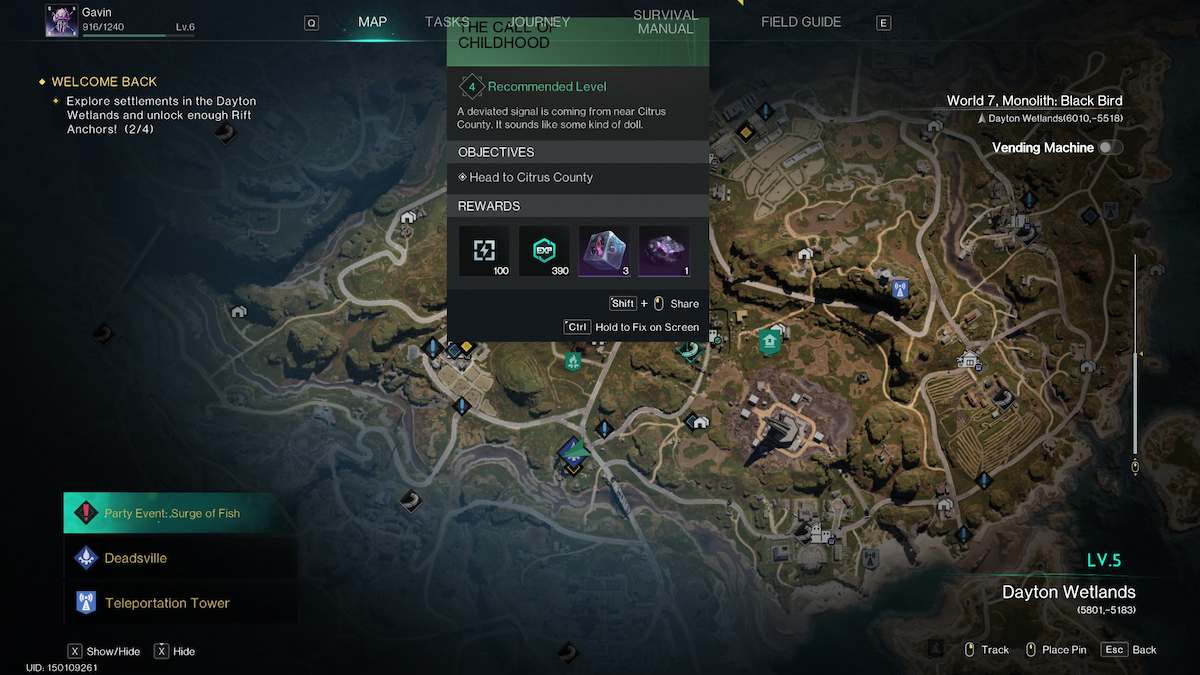Open the Welcome Back quest tracker
This screenshot has height=675, width=1200.
(104, 82)
